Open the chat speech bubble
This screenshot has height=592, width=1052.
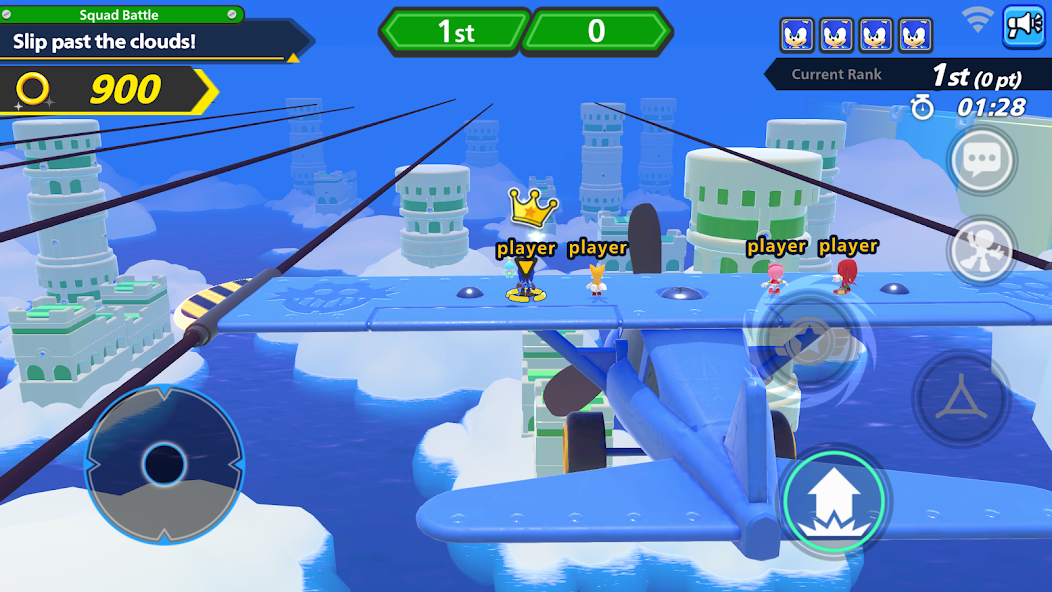pyautogui.click(x=981, y=160)
